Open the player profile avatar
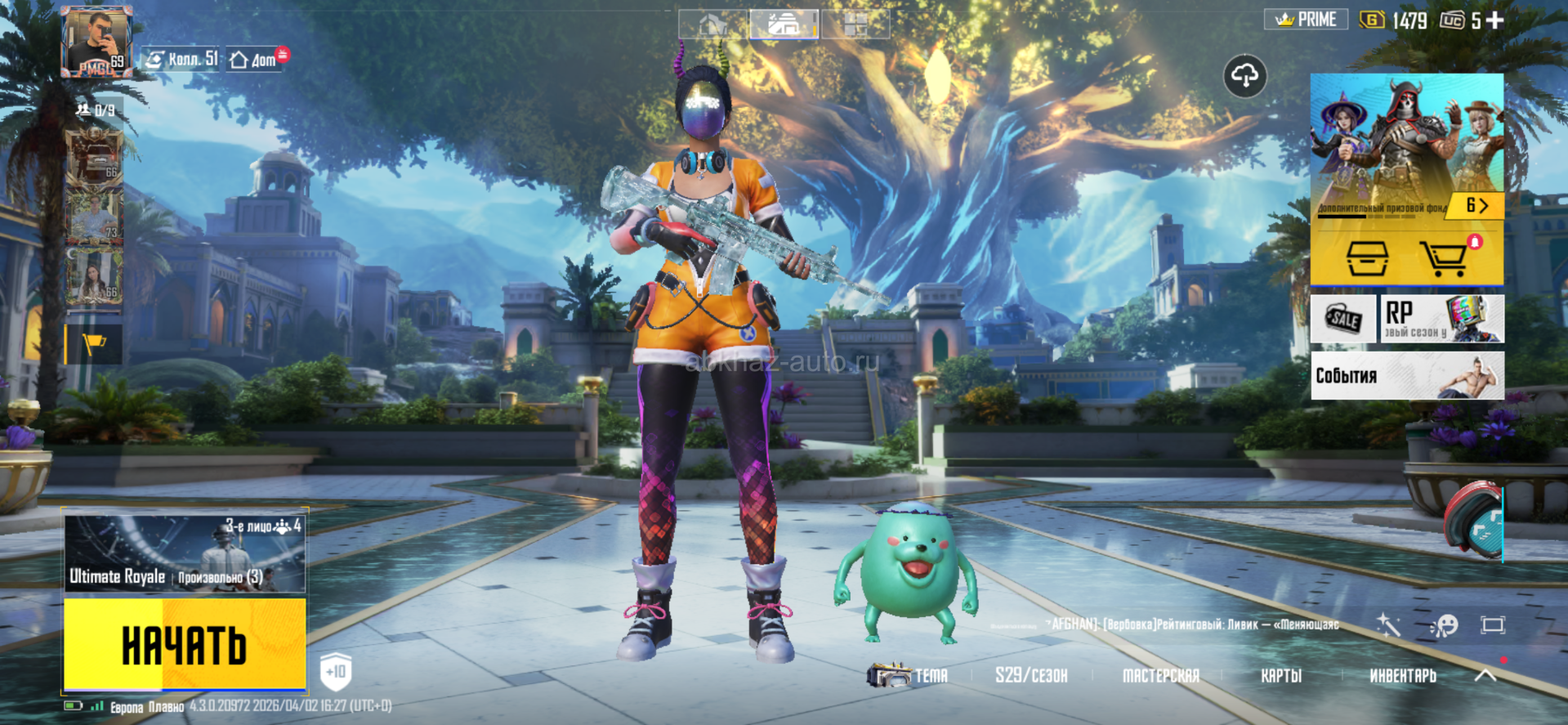 tap(96, 43)
